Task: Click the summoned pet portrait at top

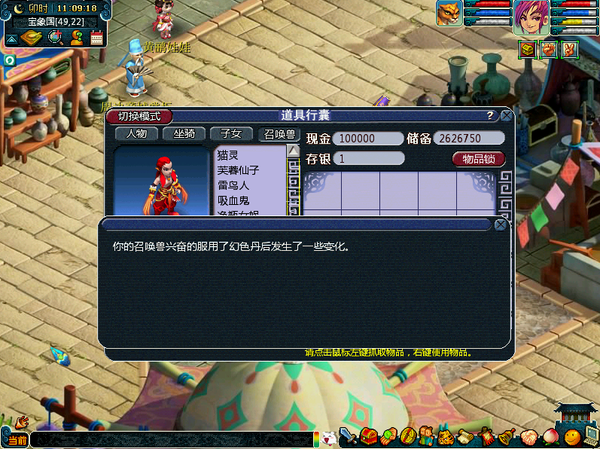Action: [x=448, y=14]
